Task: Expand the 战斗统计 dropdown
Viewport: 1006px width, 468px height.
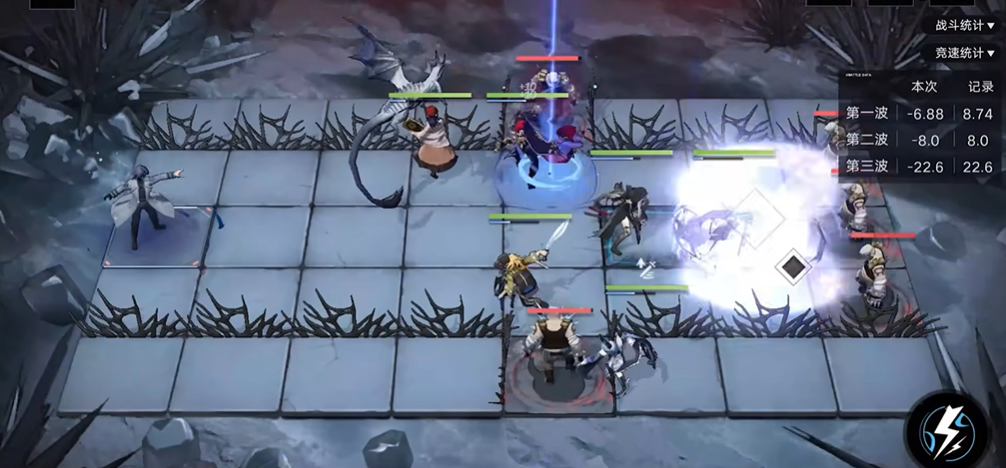Action: [964, 25]
